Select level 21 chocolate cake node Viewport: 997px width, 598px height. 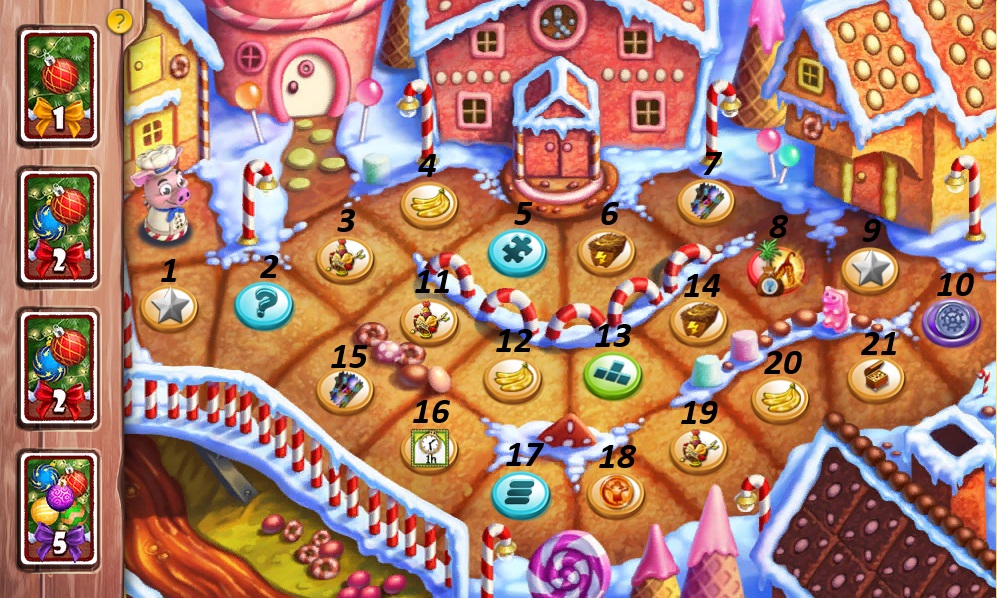[x=876, y=380]
